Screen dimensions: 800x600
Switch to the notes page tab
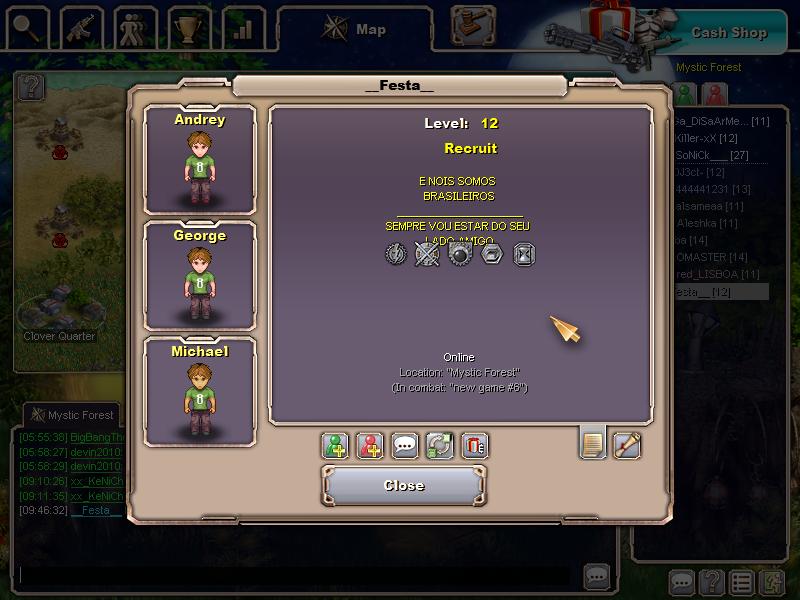coord(593,443)
